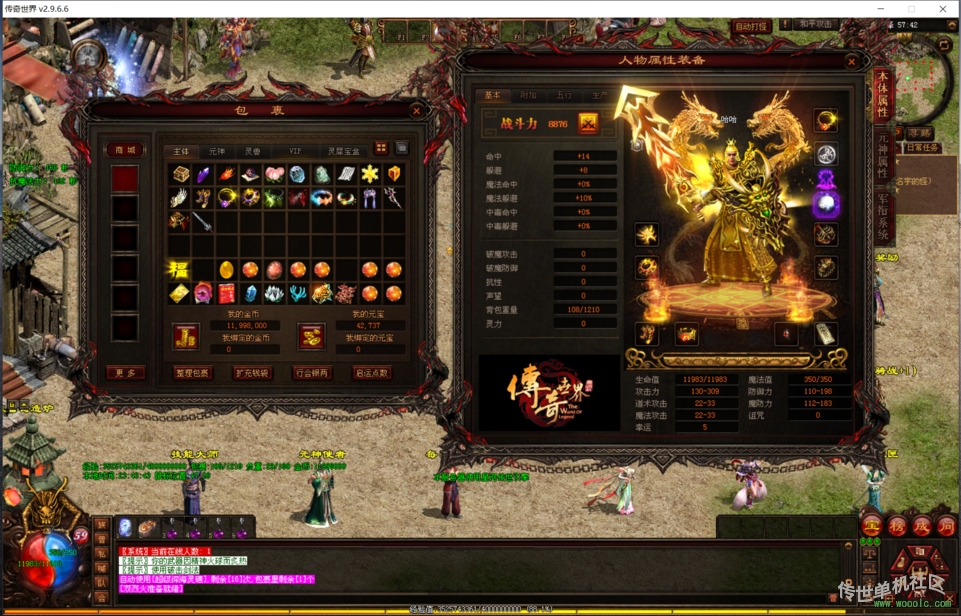Close the 包裹 inventory window
Screen dimensions: 961x616
(x=417, y=110)
